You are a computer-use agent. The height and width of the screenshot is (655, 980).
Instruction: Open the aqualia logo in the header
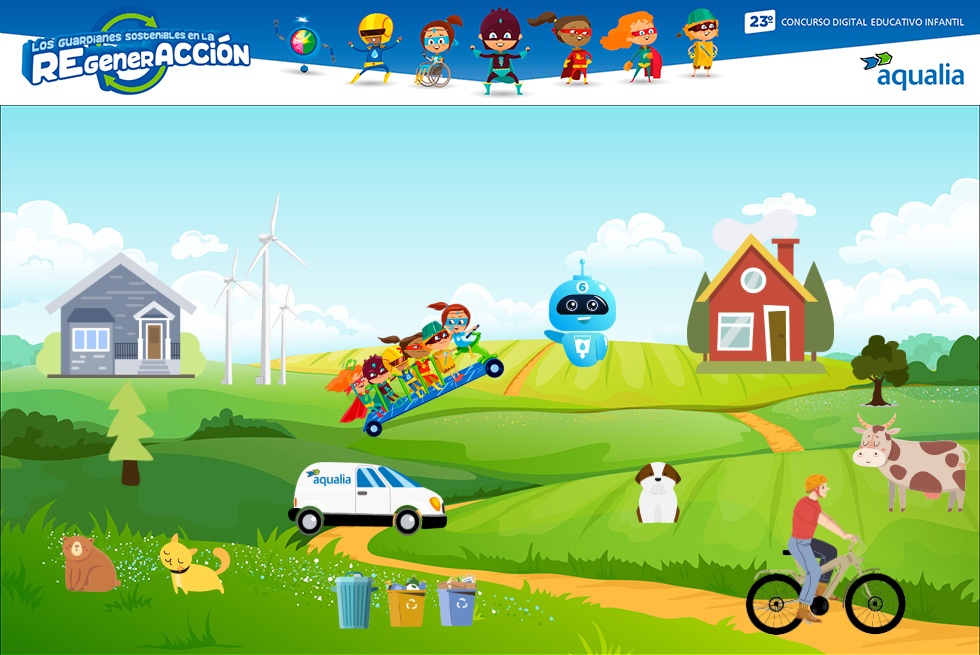tap(911, 71)
